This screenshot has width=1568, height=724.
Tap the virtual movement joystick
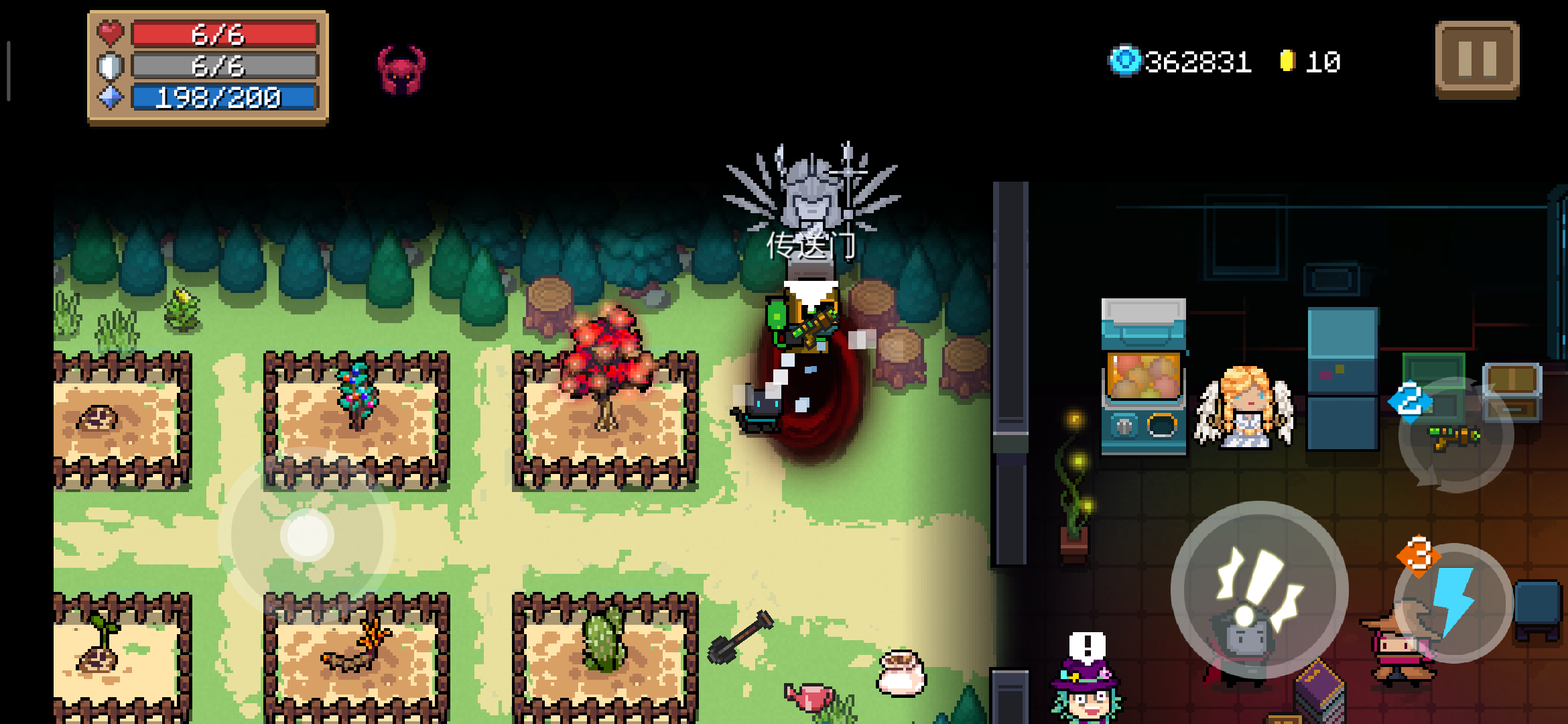(x=307, y=535)
